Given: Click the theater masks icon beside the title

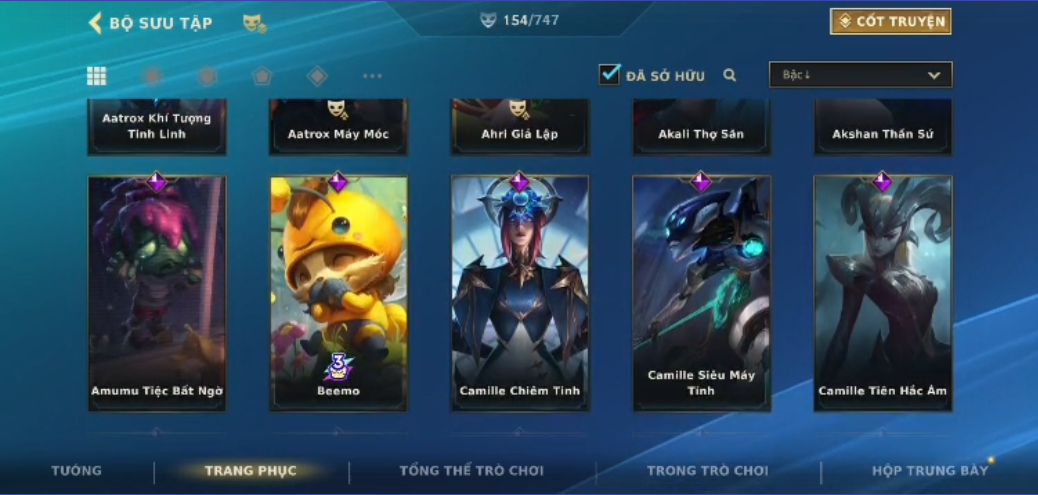Looking at the screenshot, I should 254,22.
